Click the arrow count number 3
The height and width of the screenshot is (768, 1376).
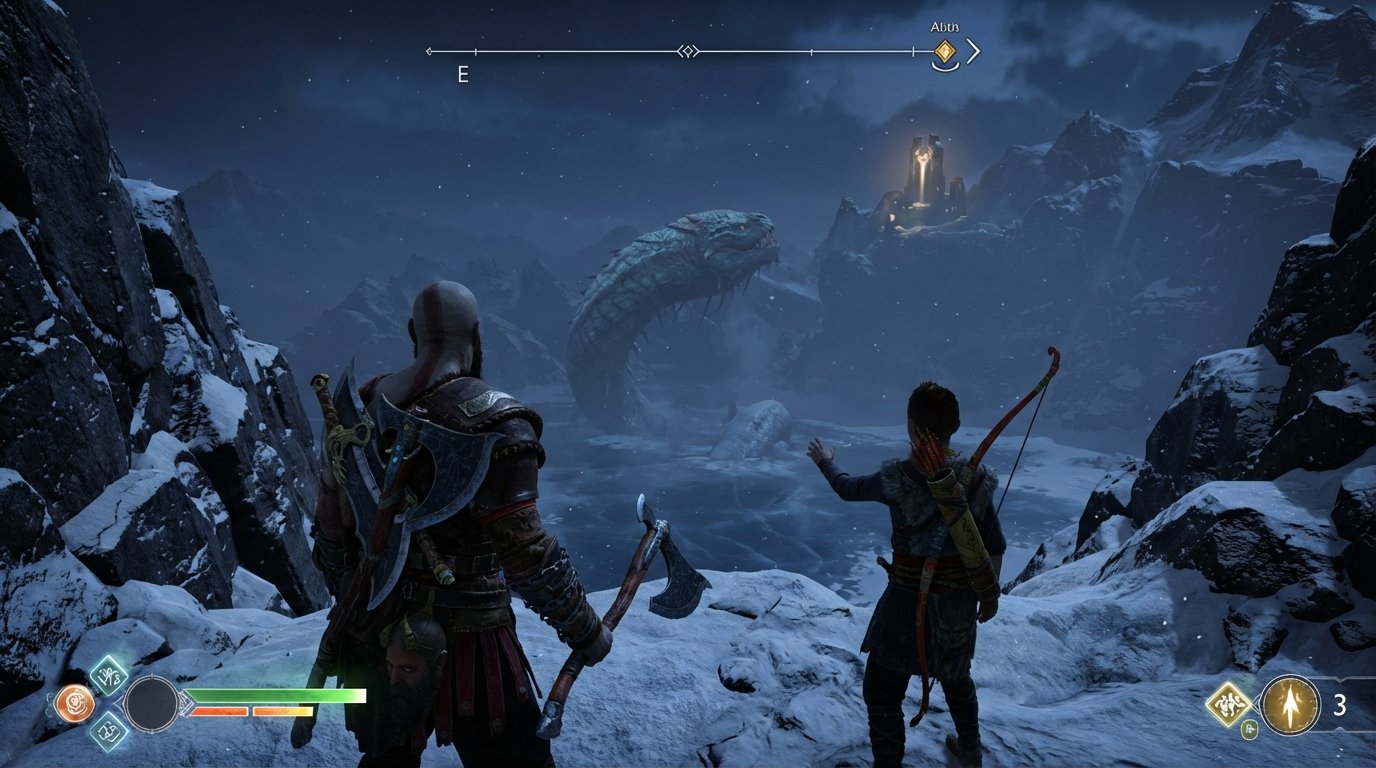click(1340, 704)
